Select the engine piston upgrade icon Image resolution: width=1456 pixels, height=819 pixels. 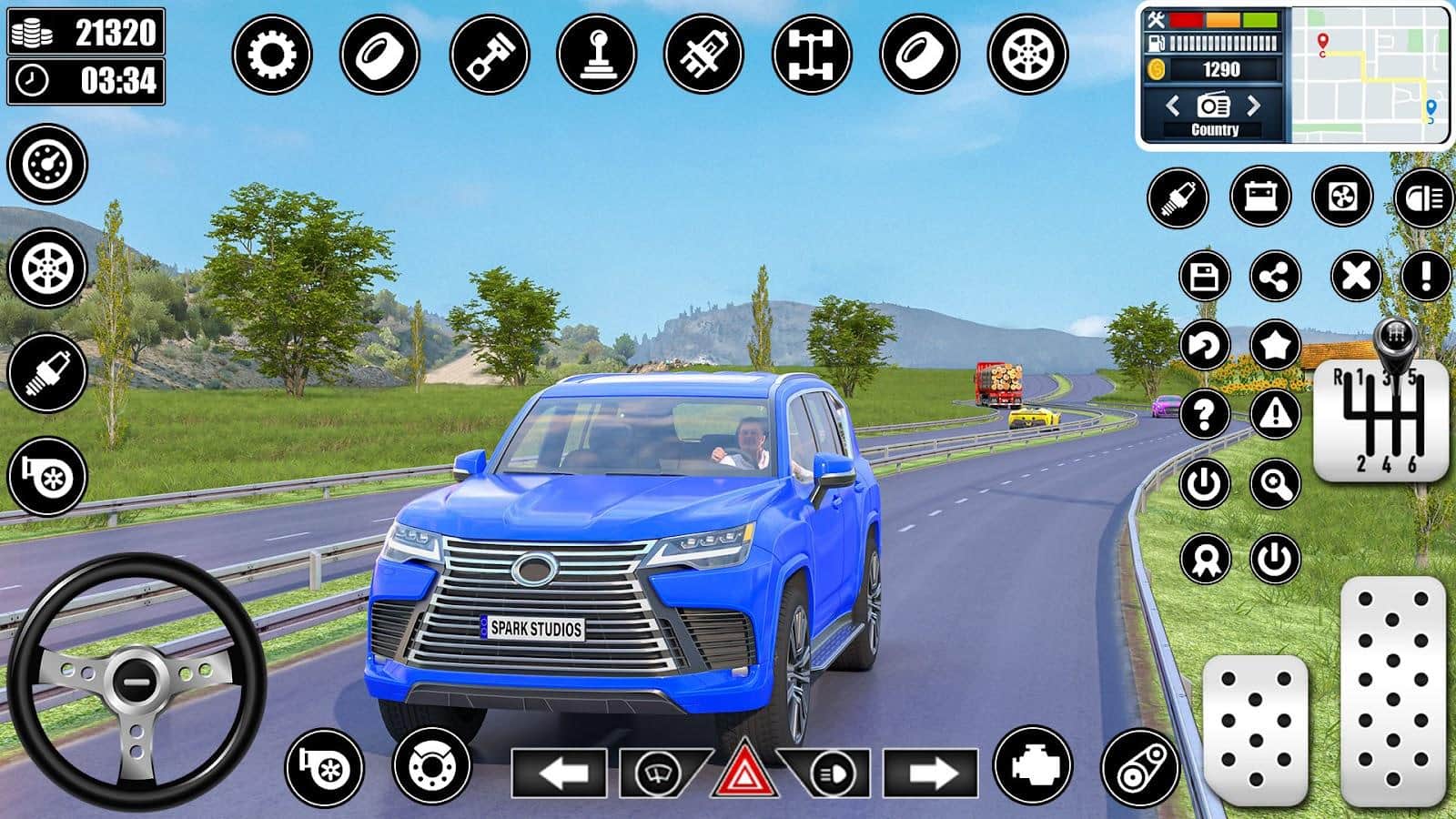pos(490,54)
